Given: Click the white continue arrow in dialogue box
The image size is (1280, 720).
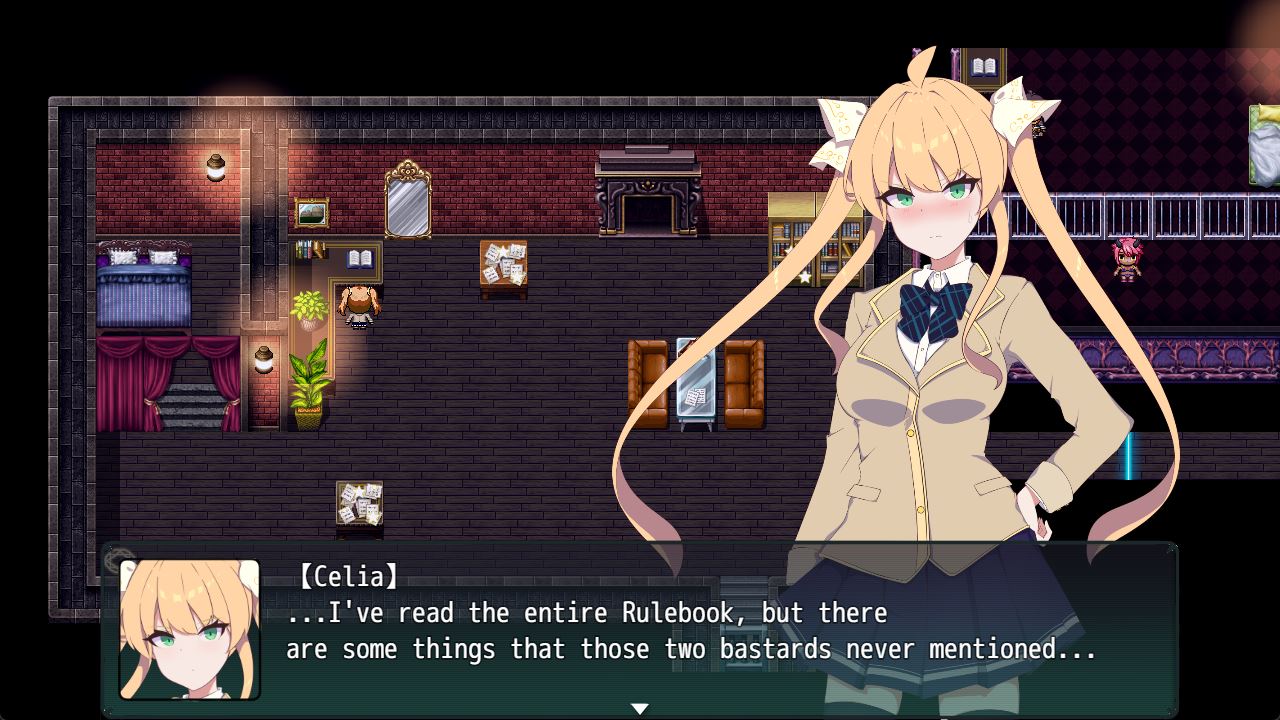Looking at the screenshot, I should (x=639, y=708).
